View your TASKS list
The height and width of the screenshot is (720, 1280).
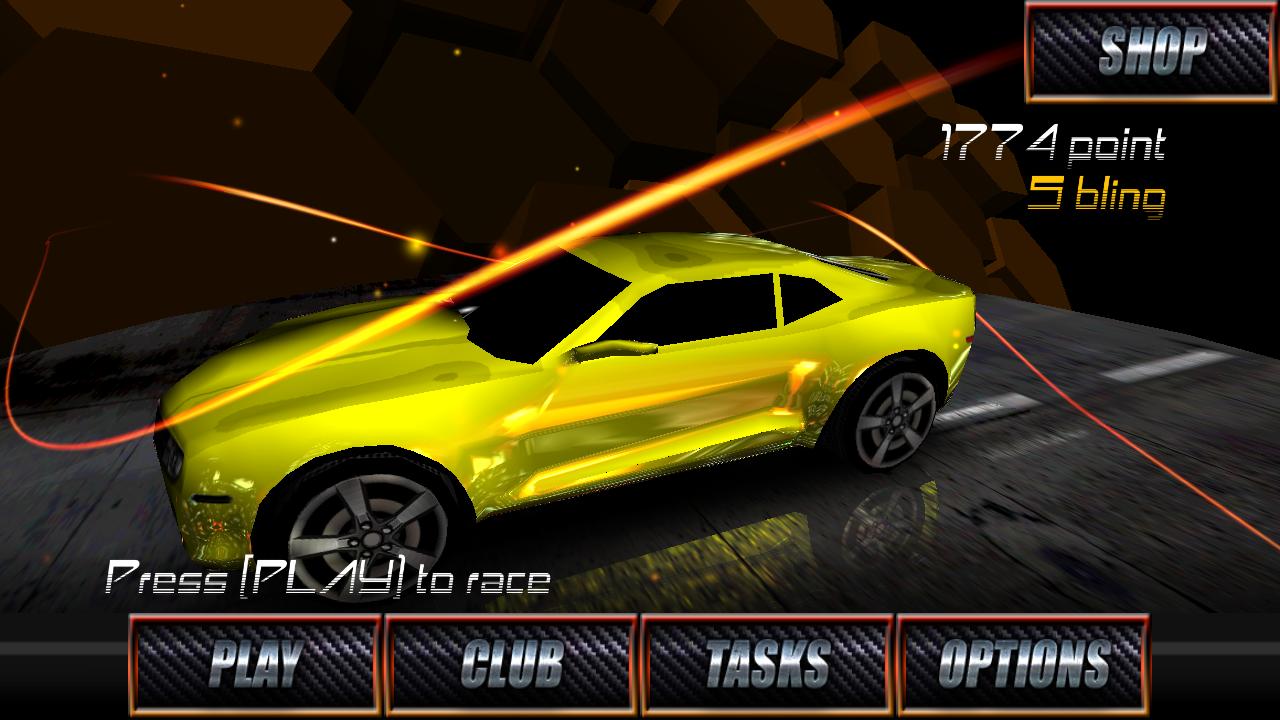click(768, 660)
